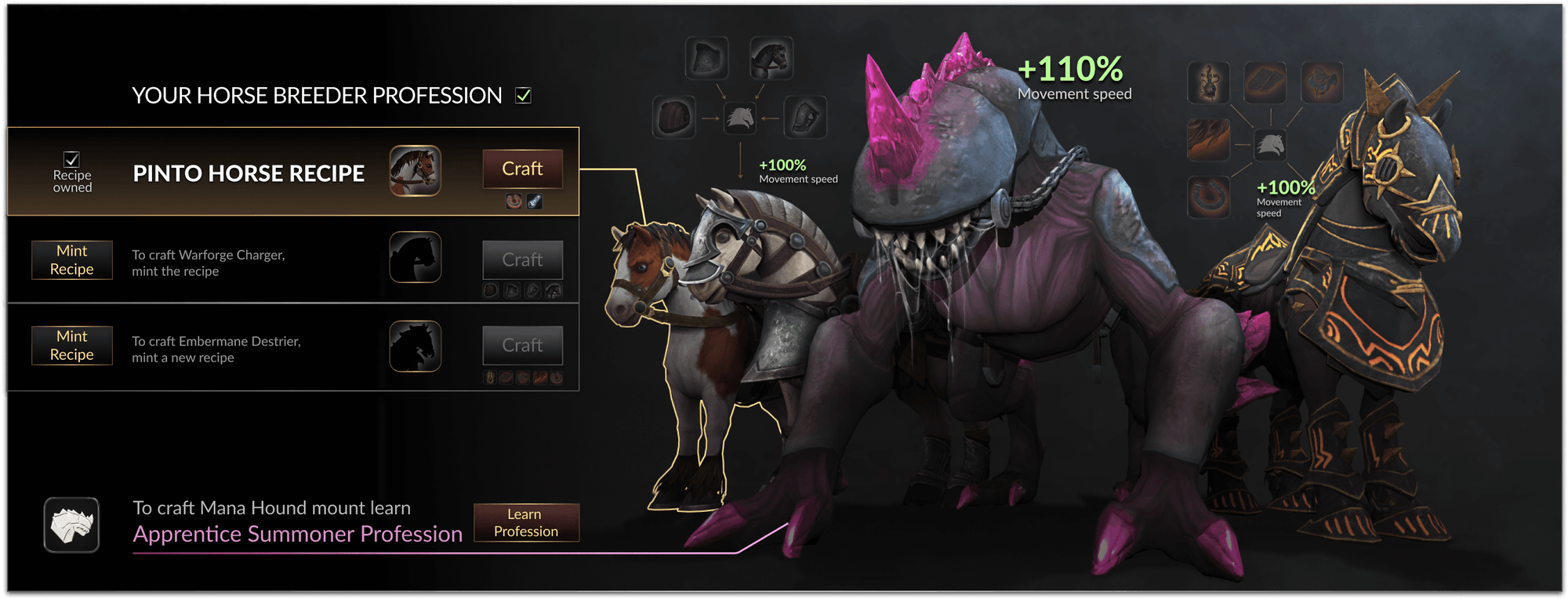
Task: Toggle the checkmark beside Horse Breeder Profession heading
Action: pos(524,95)
